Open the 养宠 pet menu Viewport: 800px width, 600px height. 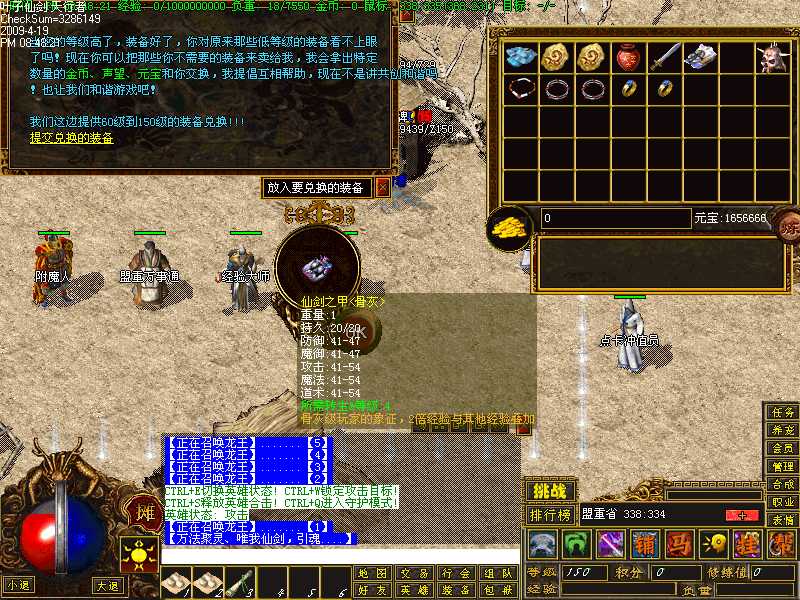pyautogui.click(x=782, y=430)
